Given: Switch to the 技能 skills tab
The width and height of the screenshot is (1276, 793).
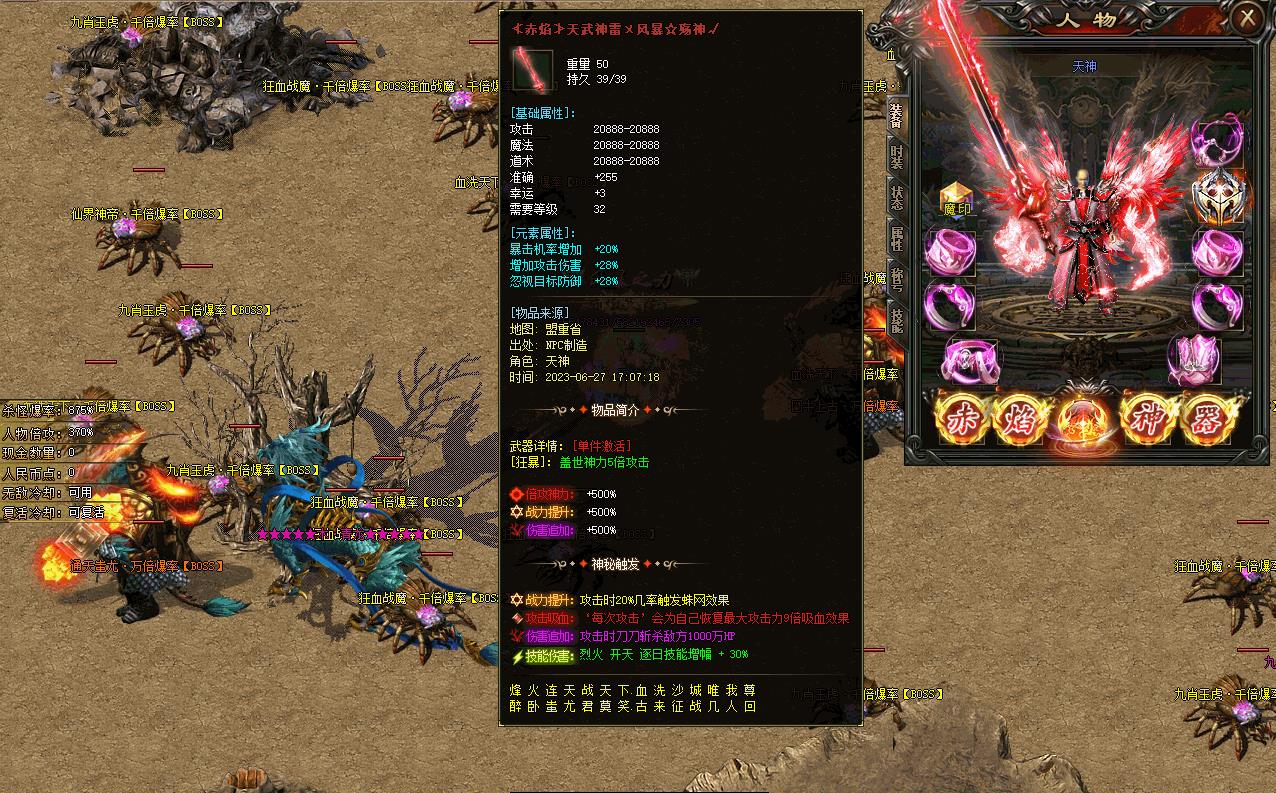Looking at the screenshot, I should click(896, 318).
